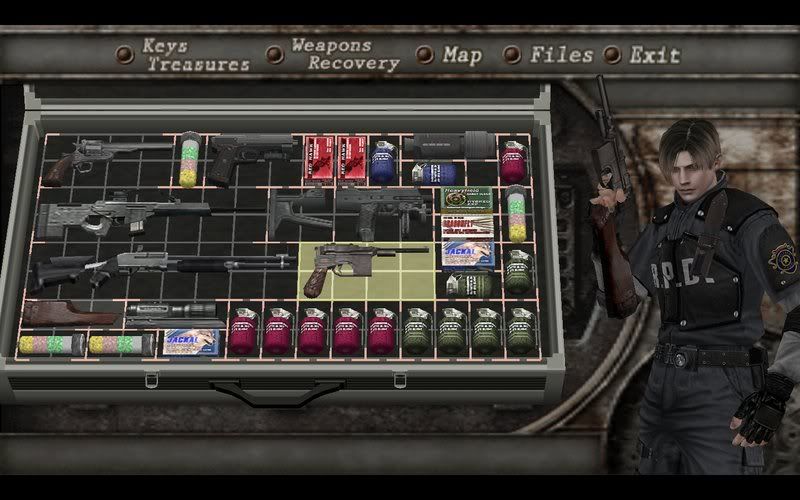Select the black handgun beside the herb
The height and width of the screenshot is (500, 800).
250,155
